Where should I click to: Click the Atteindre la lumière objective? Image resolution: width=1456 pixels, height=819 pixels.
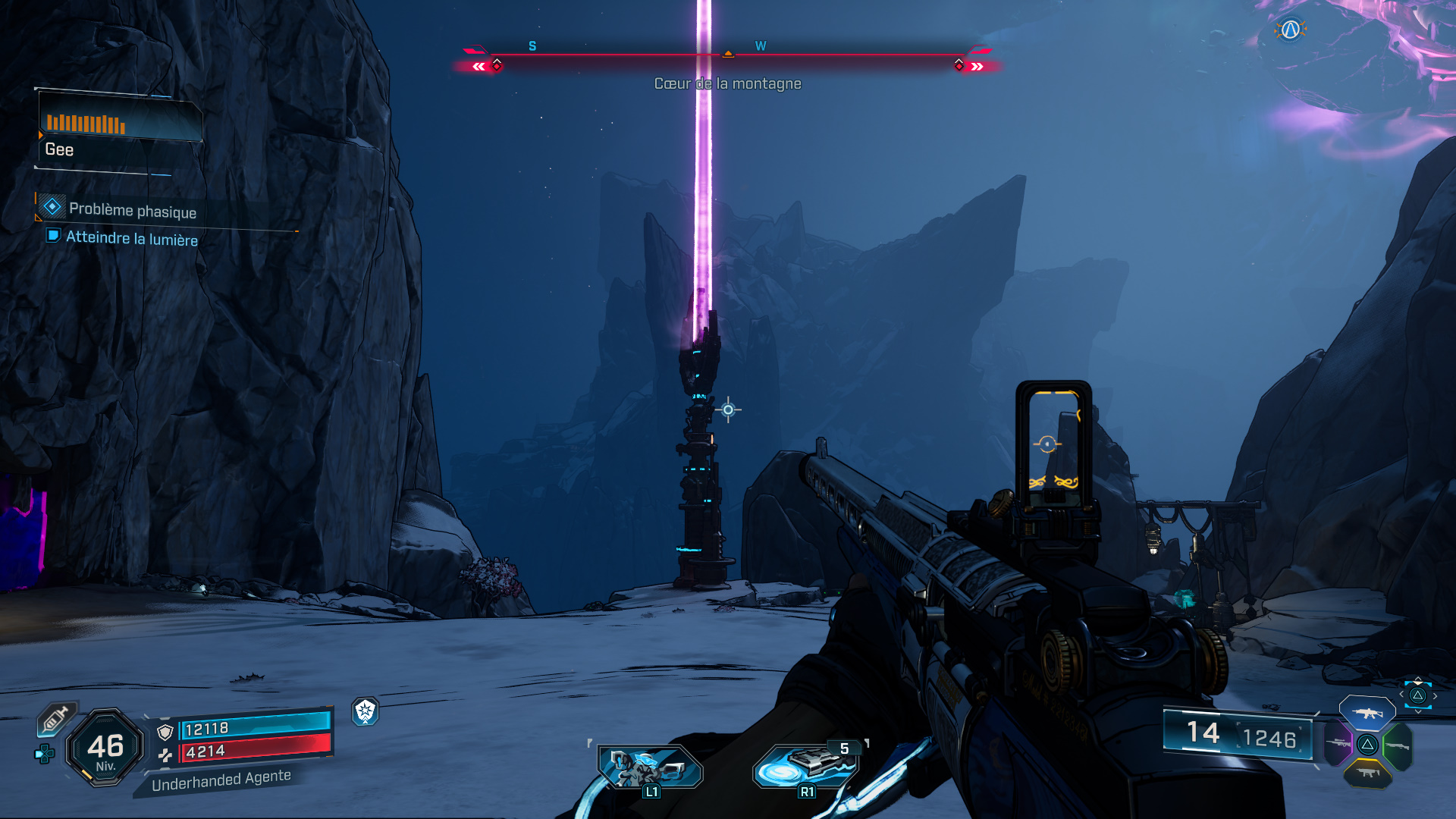click(131, 238)
